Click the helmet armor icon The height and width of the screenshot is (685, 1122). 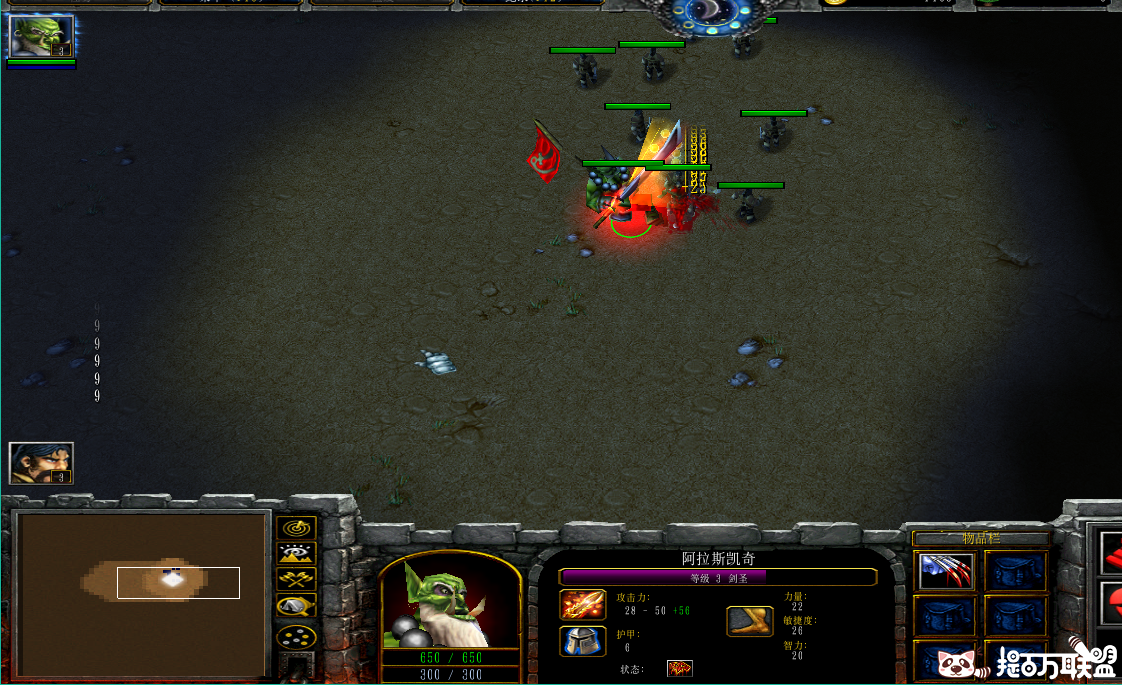583,641
